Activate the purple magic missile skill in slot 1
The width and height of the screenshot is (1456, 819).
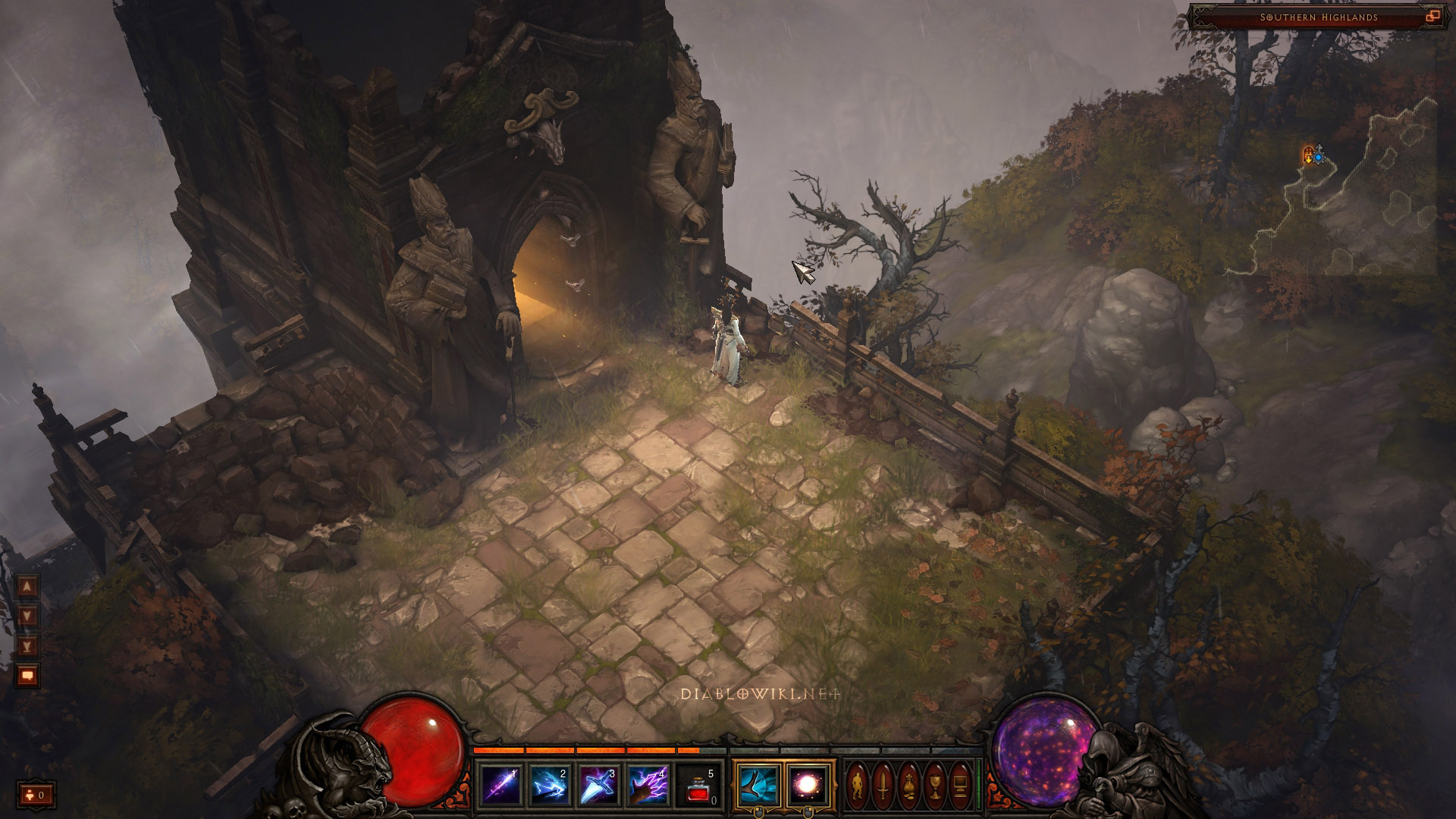click(501, 786)
